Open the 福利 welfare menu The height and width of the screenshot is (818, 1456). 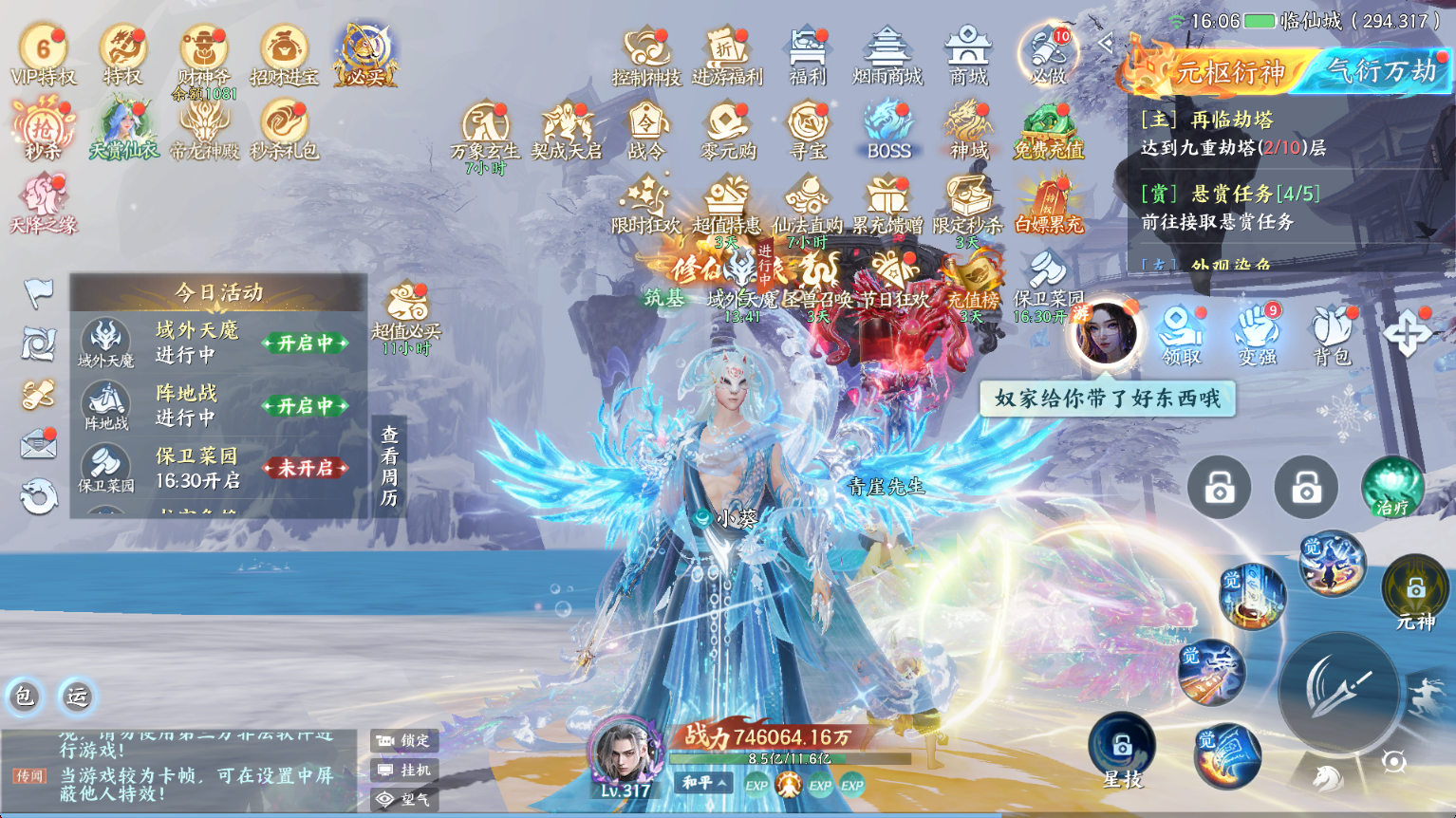click(x=808, y=54)
